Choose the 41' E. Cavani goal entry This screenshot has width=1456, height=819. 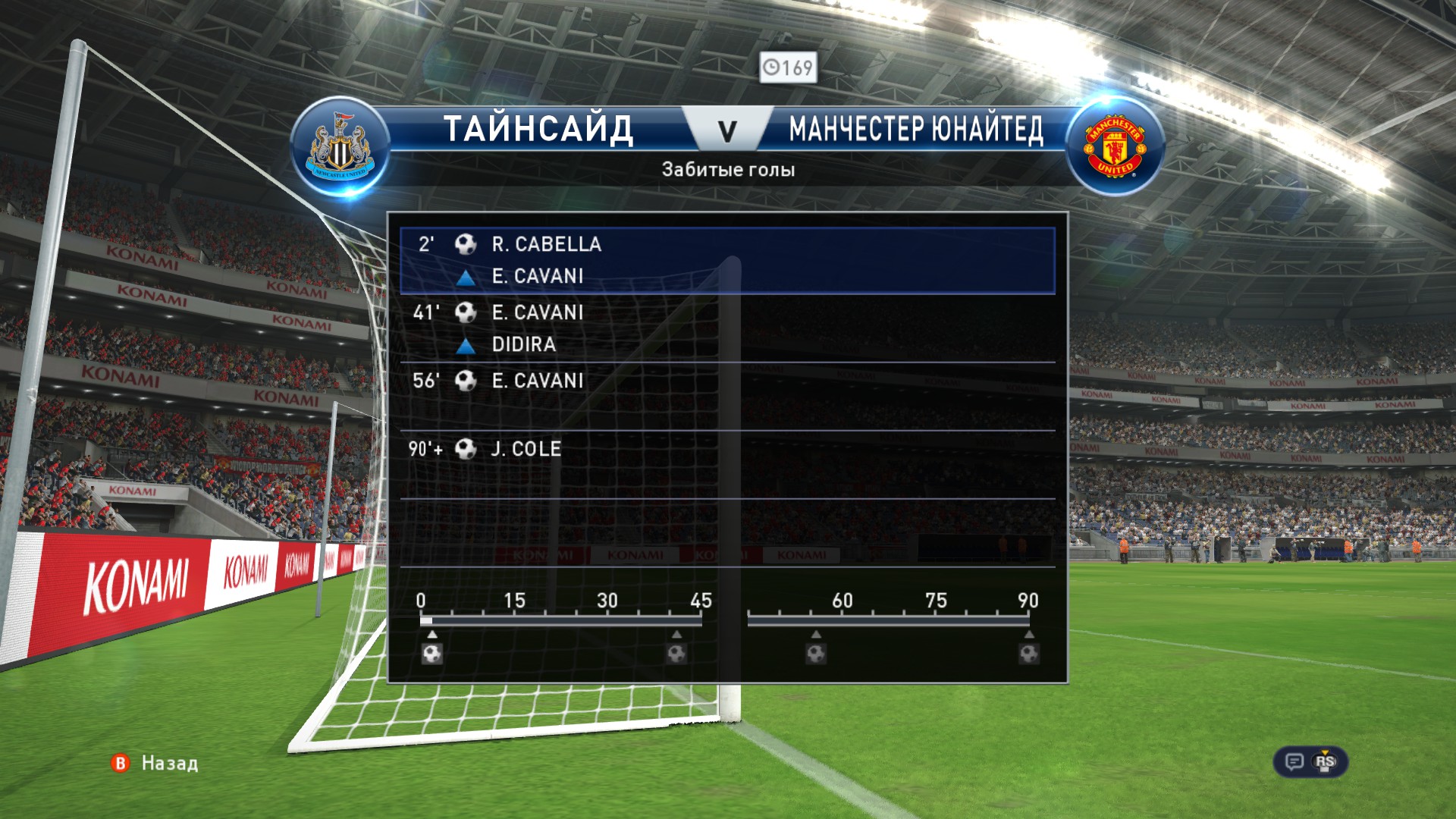click(726, 328)
